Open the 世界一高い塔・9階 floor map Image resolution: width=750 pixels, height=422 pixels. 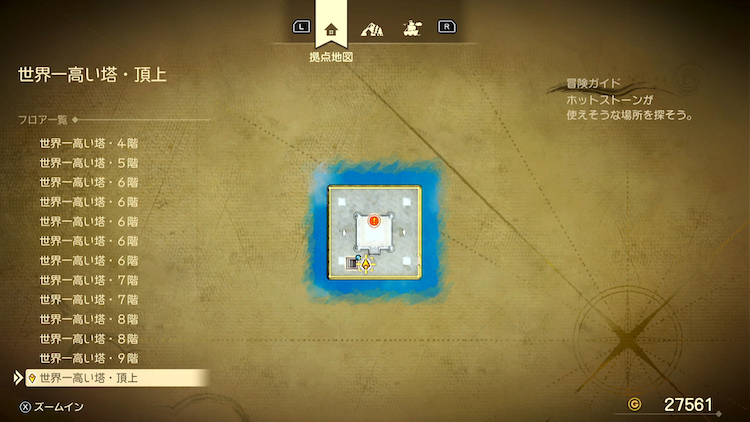point(88,357)
